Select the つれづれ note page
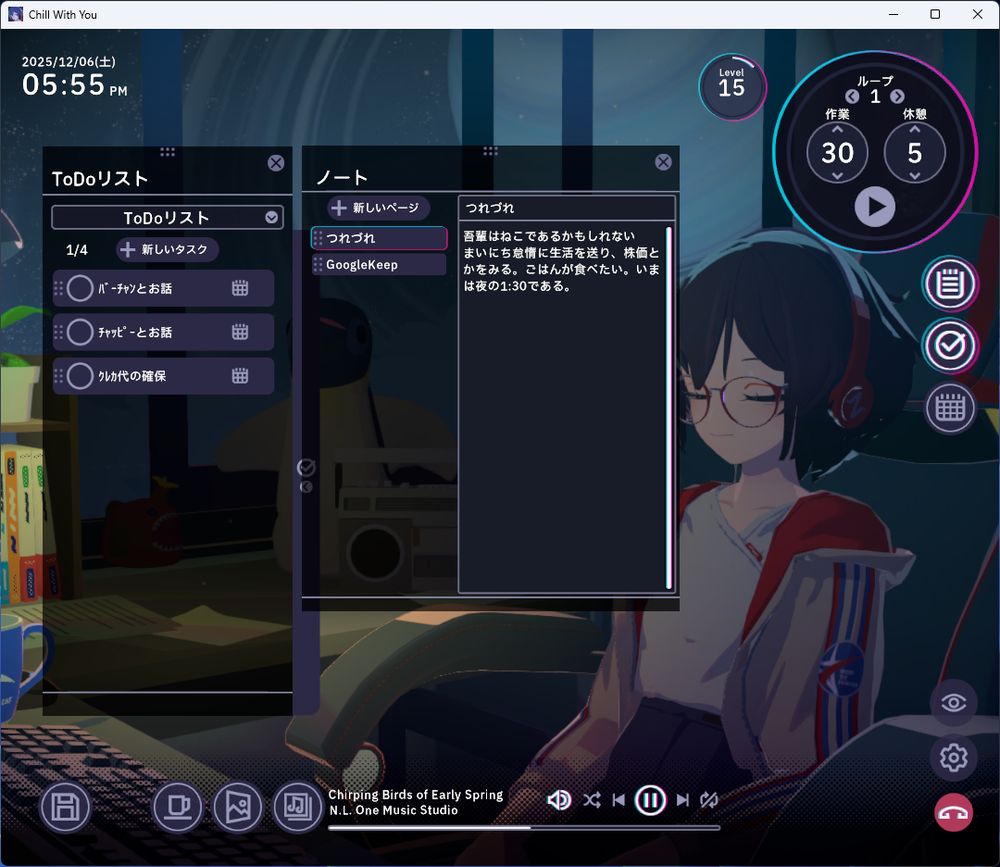The image size is (1000, 867). [378, 238]
